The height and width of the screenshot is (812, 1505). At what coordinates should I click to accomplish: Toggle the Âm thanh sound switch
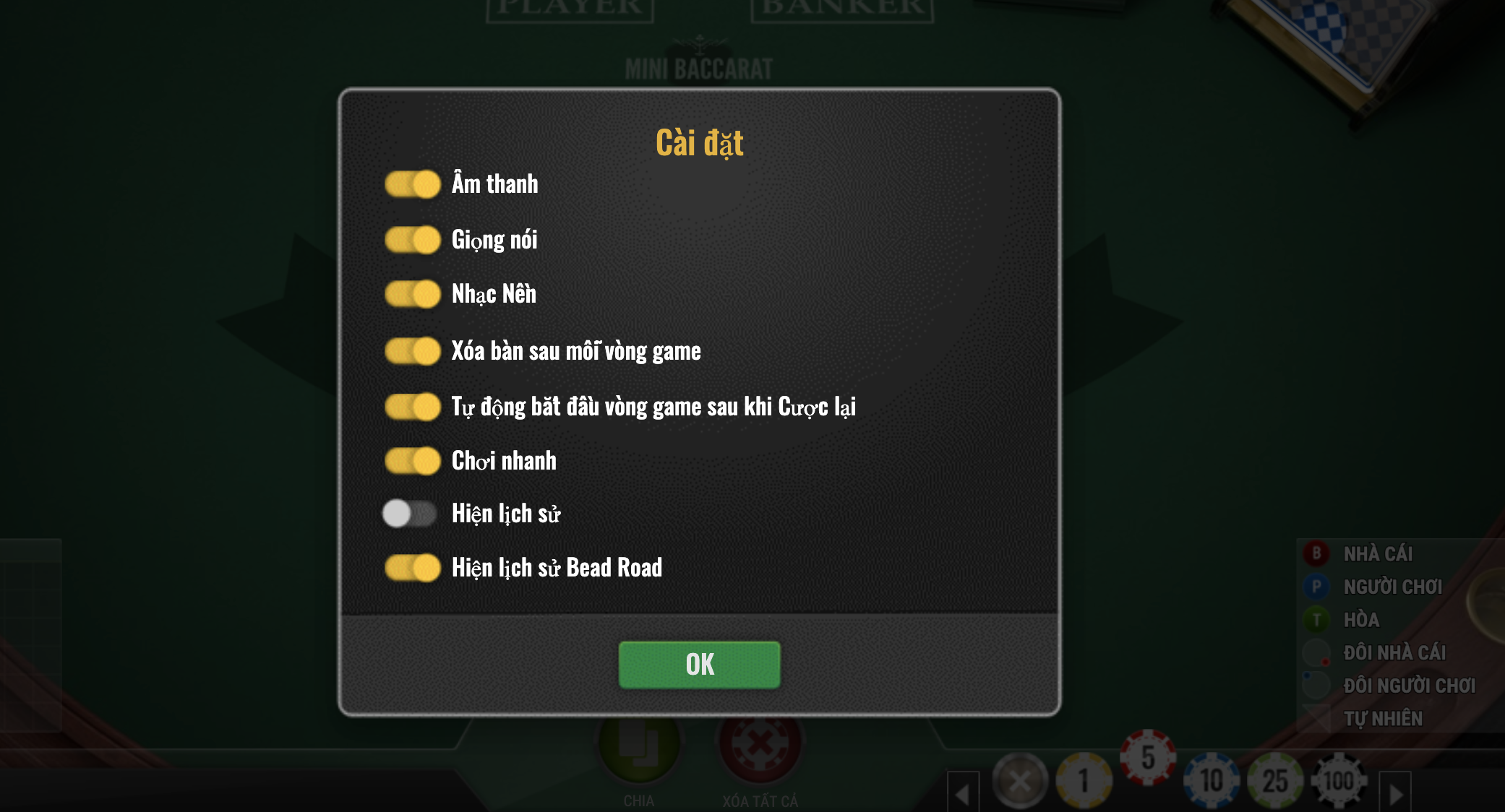(x=412, y=184)
